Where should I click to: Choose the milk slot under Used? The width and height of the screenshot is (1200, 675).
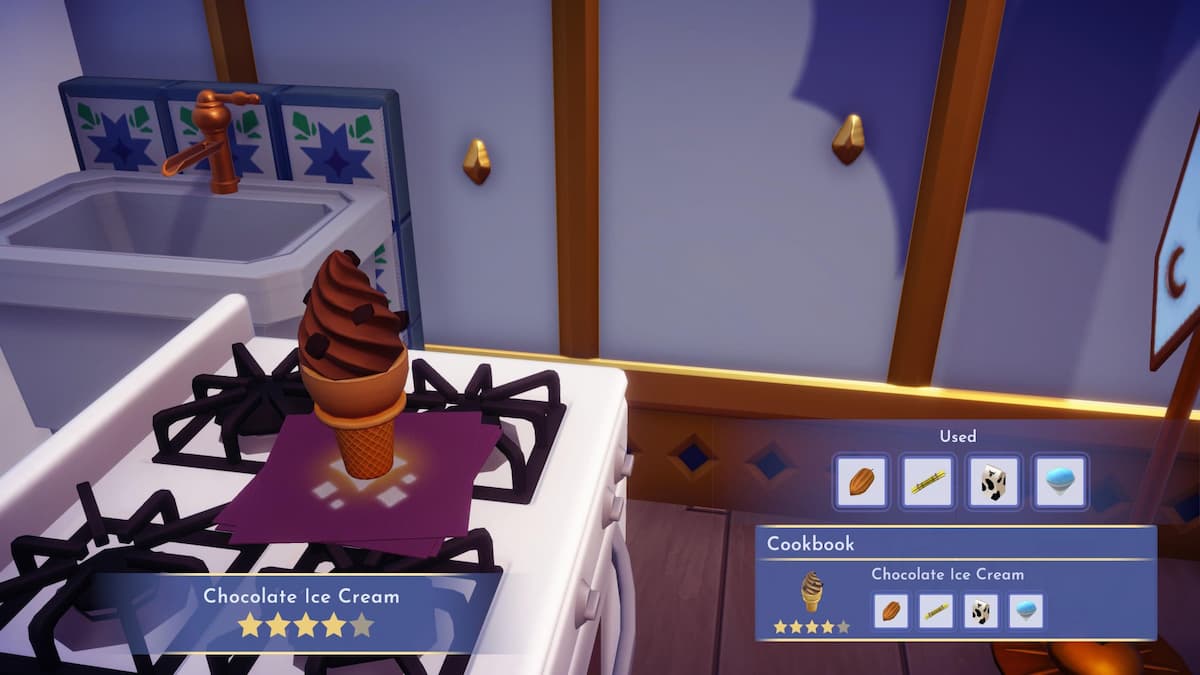pyautogui.click(x=993, y=481)
